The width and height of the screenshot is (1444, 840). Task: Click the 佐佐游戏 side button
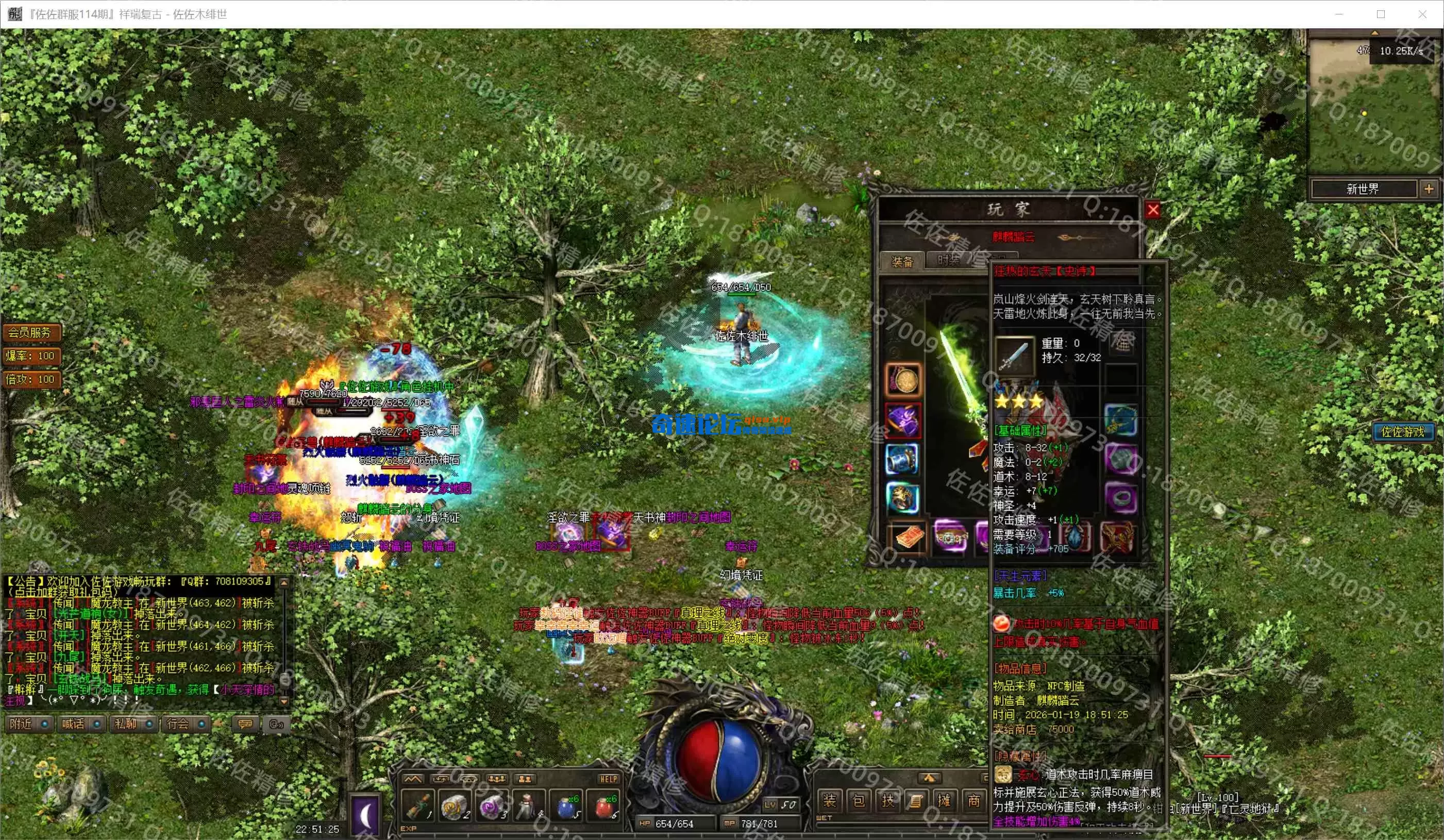[x=1402, y=432]
